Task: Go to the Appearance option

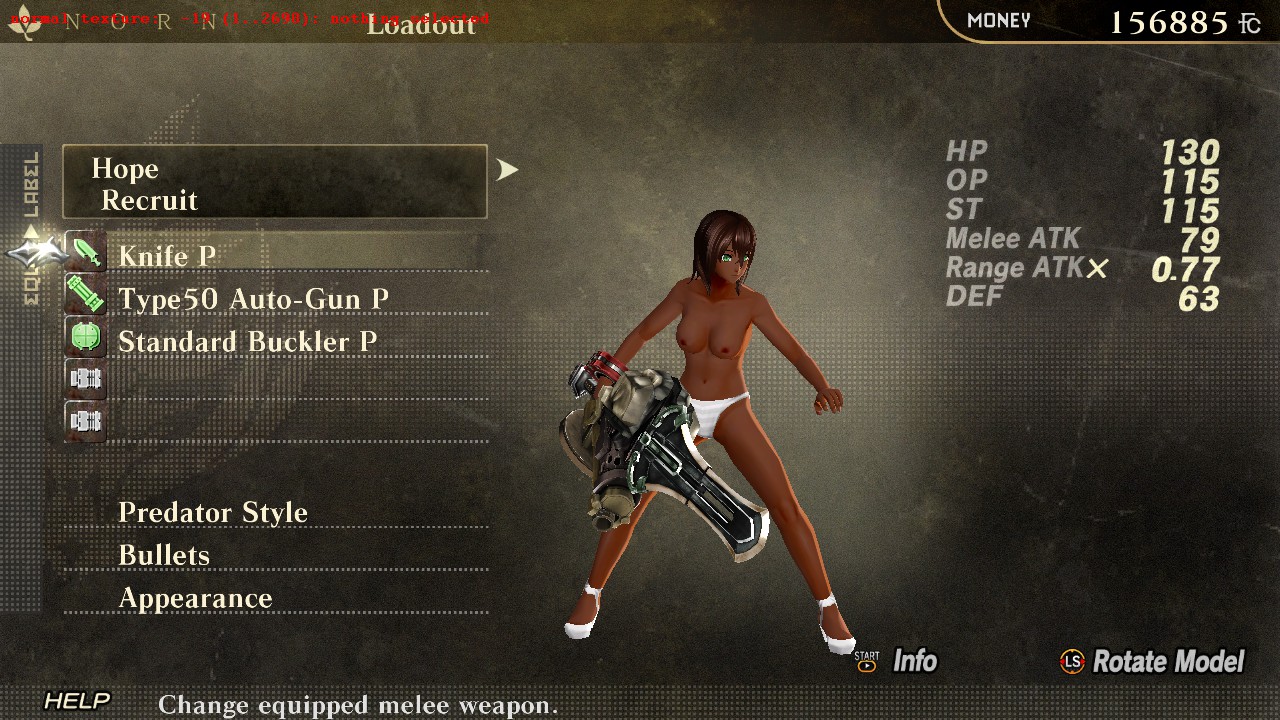Action: pyautogui.click(x=195, y=598)
